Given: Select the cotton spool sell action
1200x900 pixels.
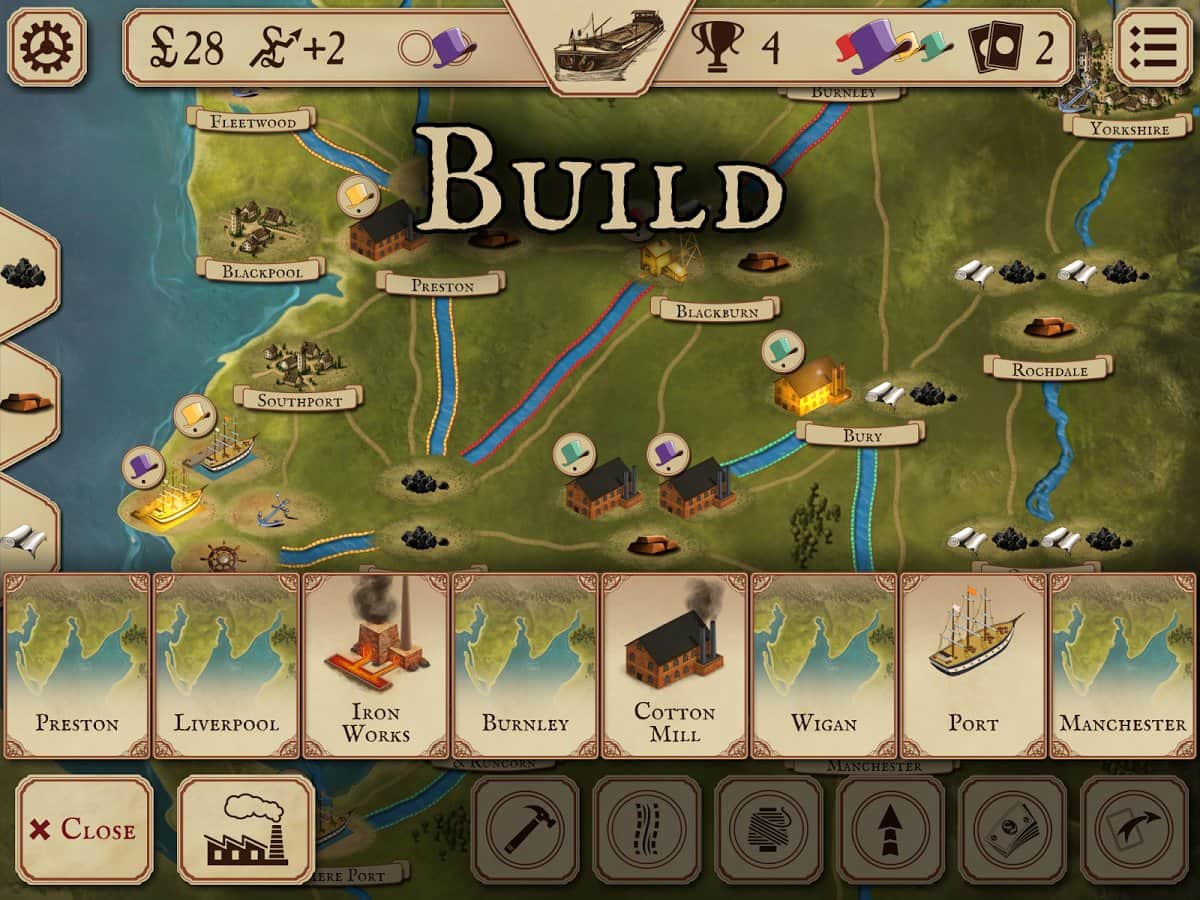Looking at the screenshot, I should 769,829.
